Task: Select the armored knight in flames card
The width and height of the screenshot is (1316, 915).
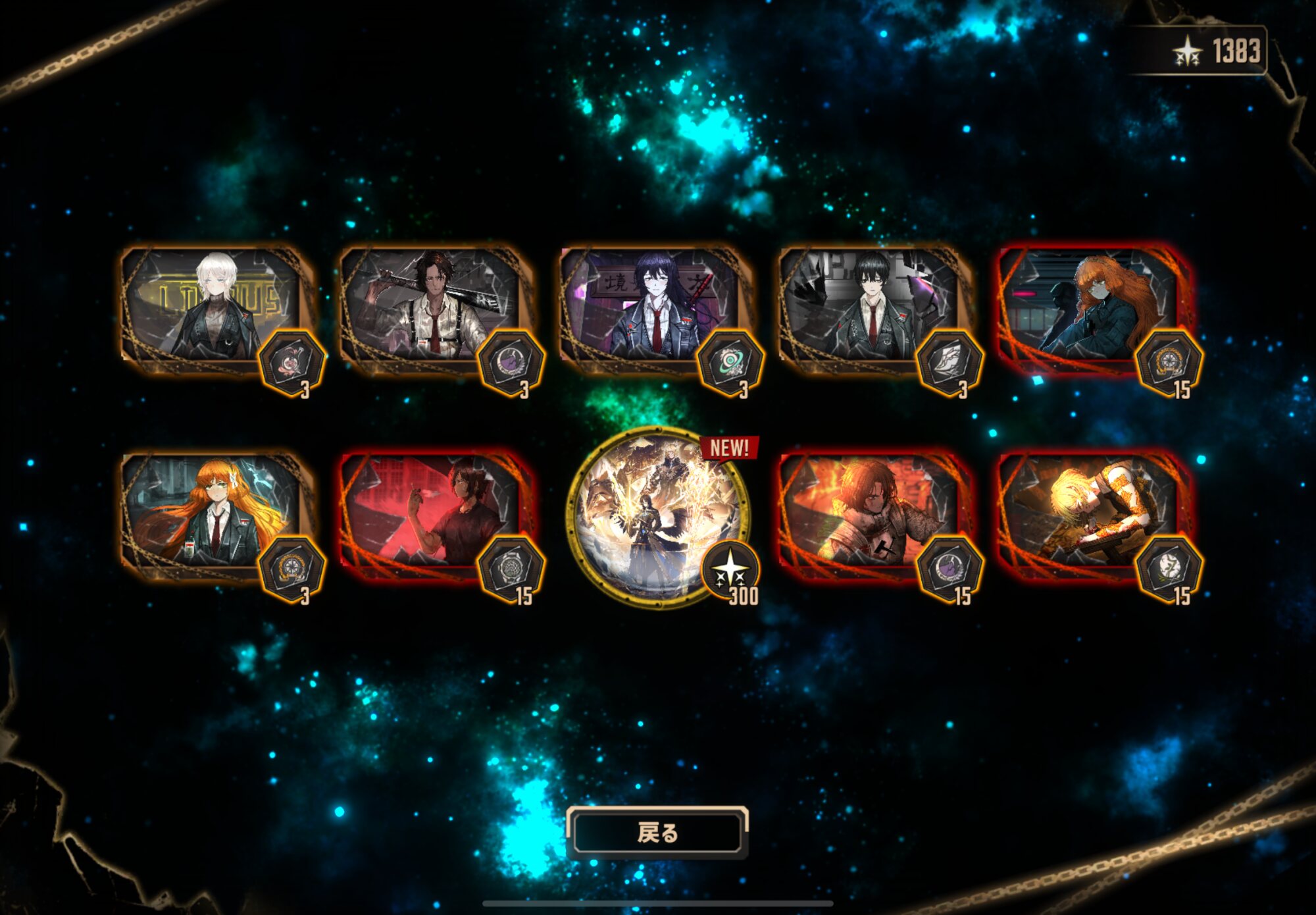Action: coord(873,515)
